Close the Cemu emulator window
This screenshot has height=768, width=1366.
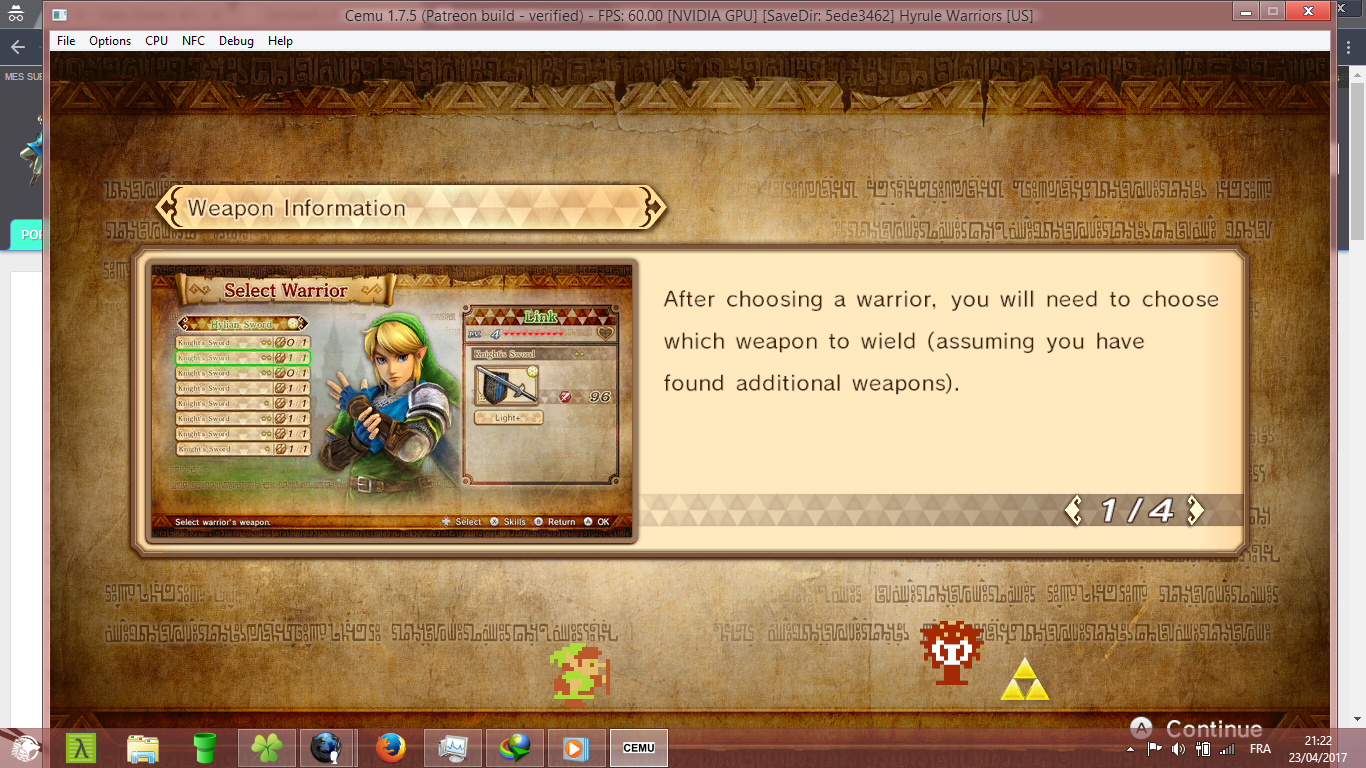1307,12
